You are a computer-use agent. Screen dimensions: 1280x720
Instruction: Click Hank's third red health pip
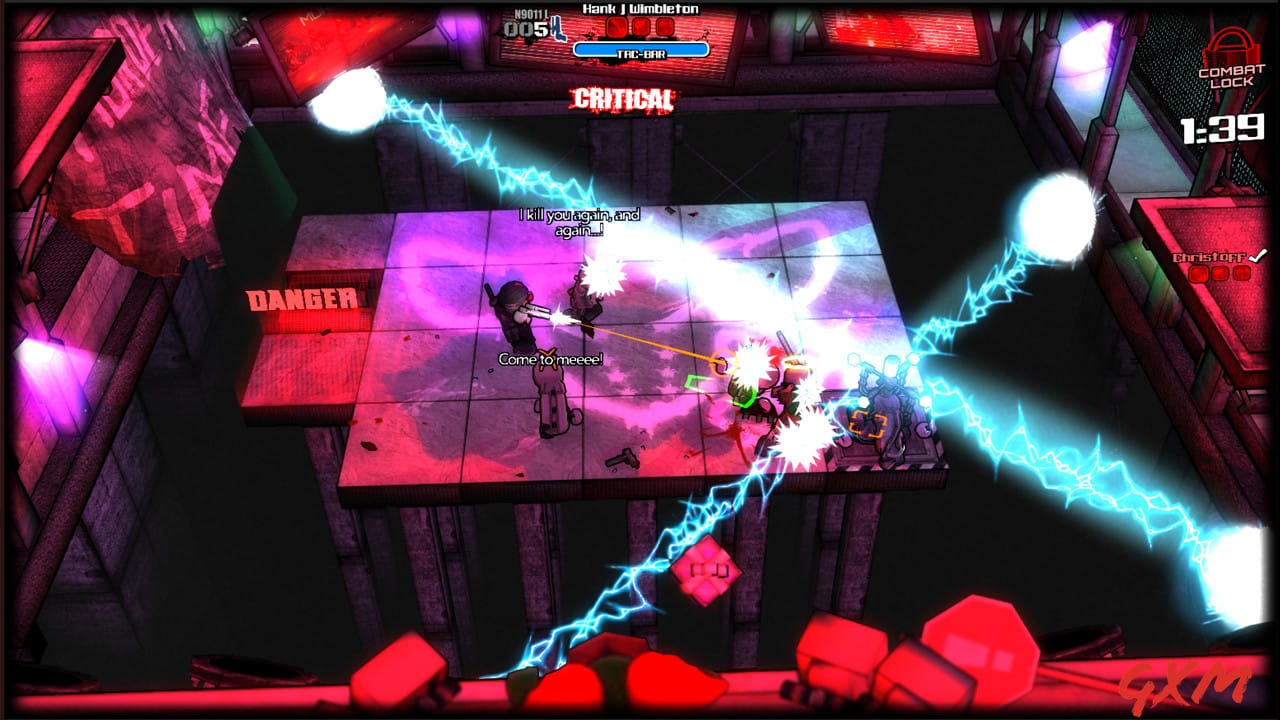(665, 27)
